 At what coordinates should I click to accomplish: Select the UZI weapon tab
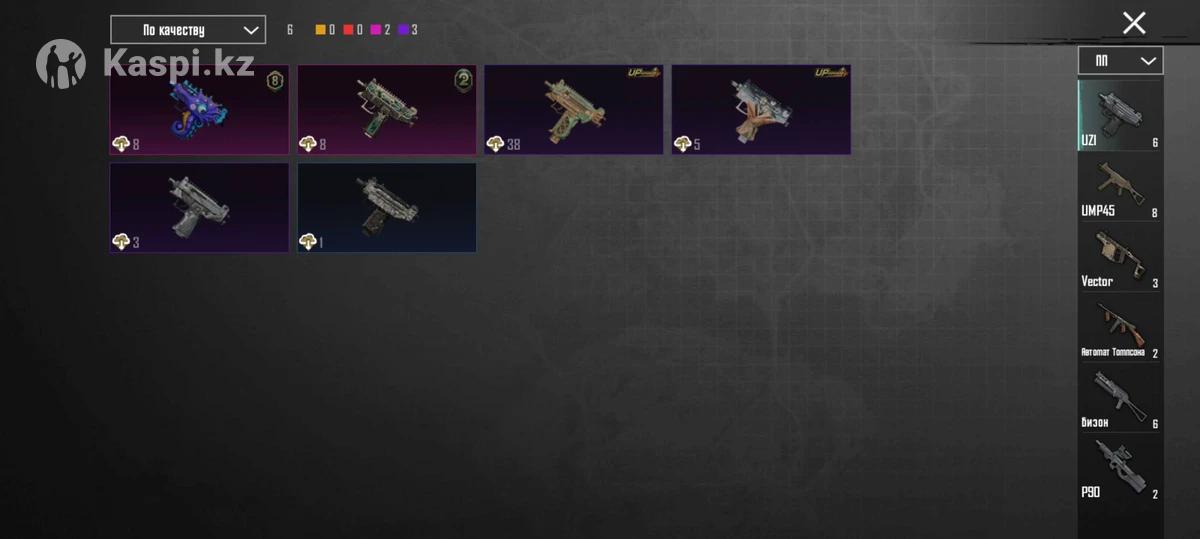[x=1120, y=115]
